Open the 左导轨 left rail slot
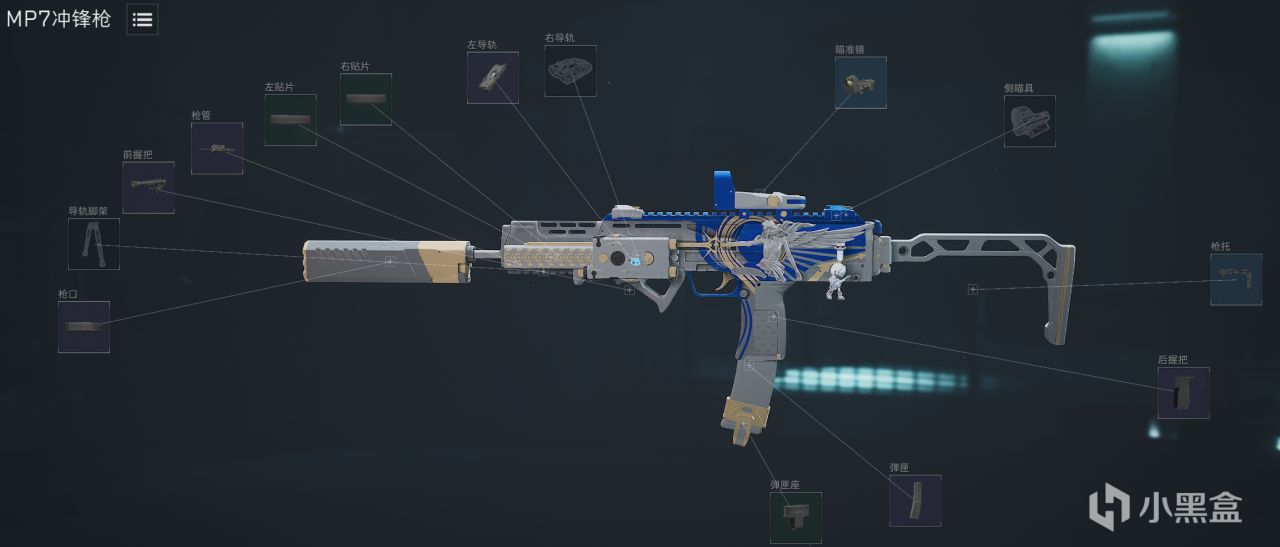The image size is (1280, 547). click(493, 78)
